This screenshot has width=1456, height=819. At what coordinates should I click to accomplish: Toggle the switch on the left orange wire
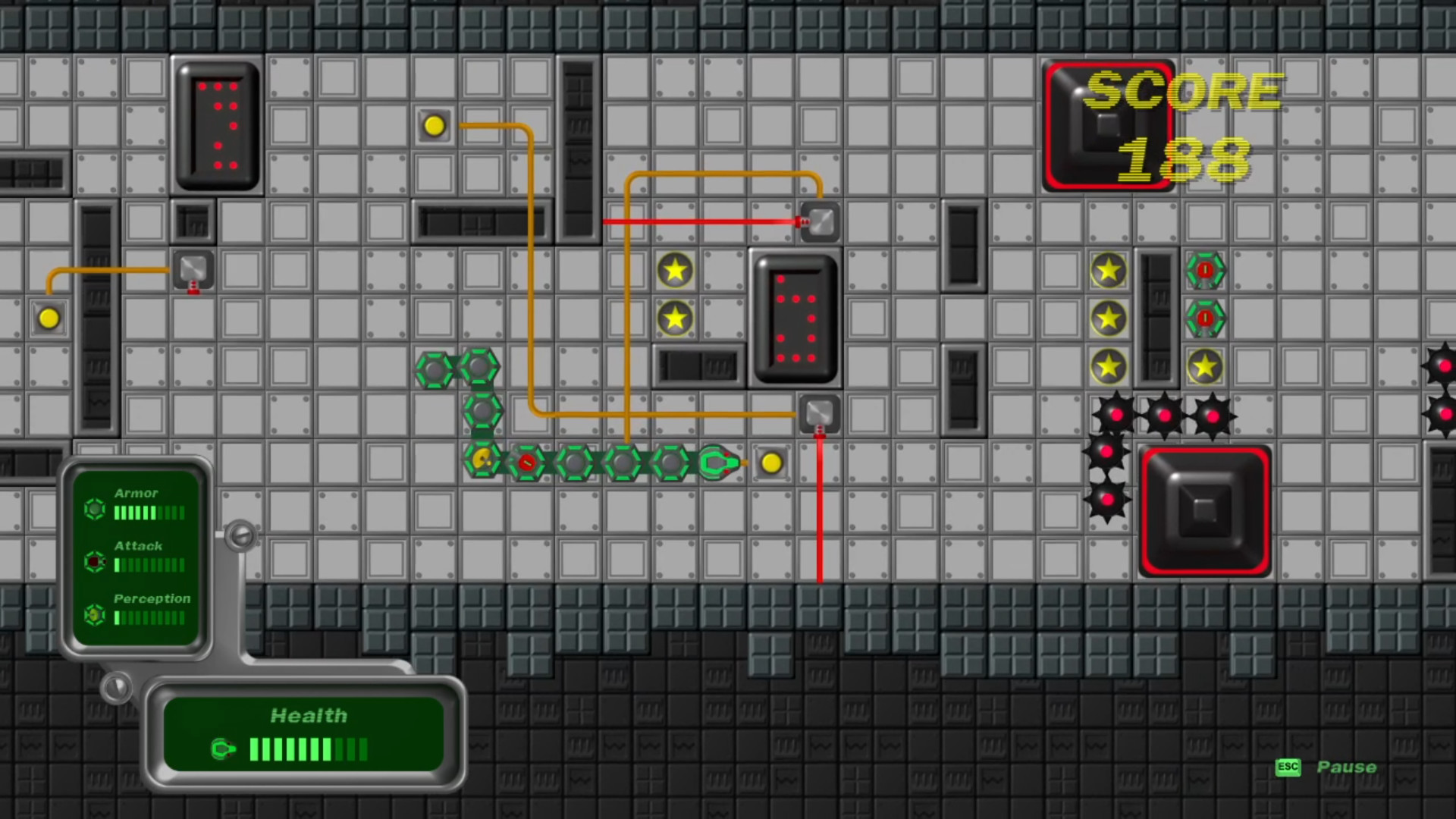[x=192, y=270]
